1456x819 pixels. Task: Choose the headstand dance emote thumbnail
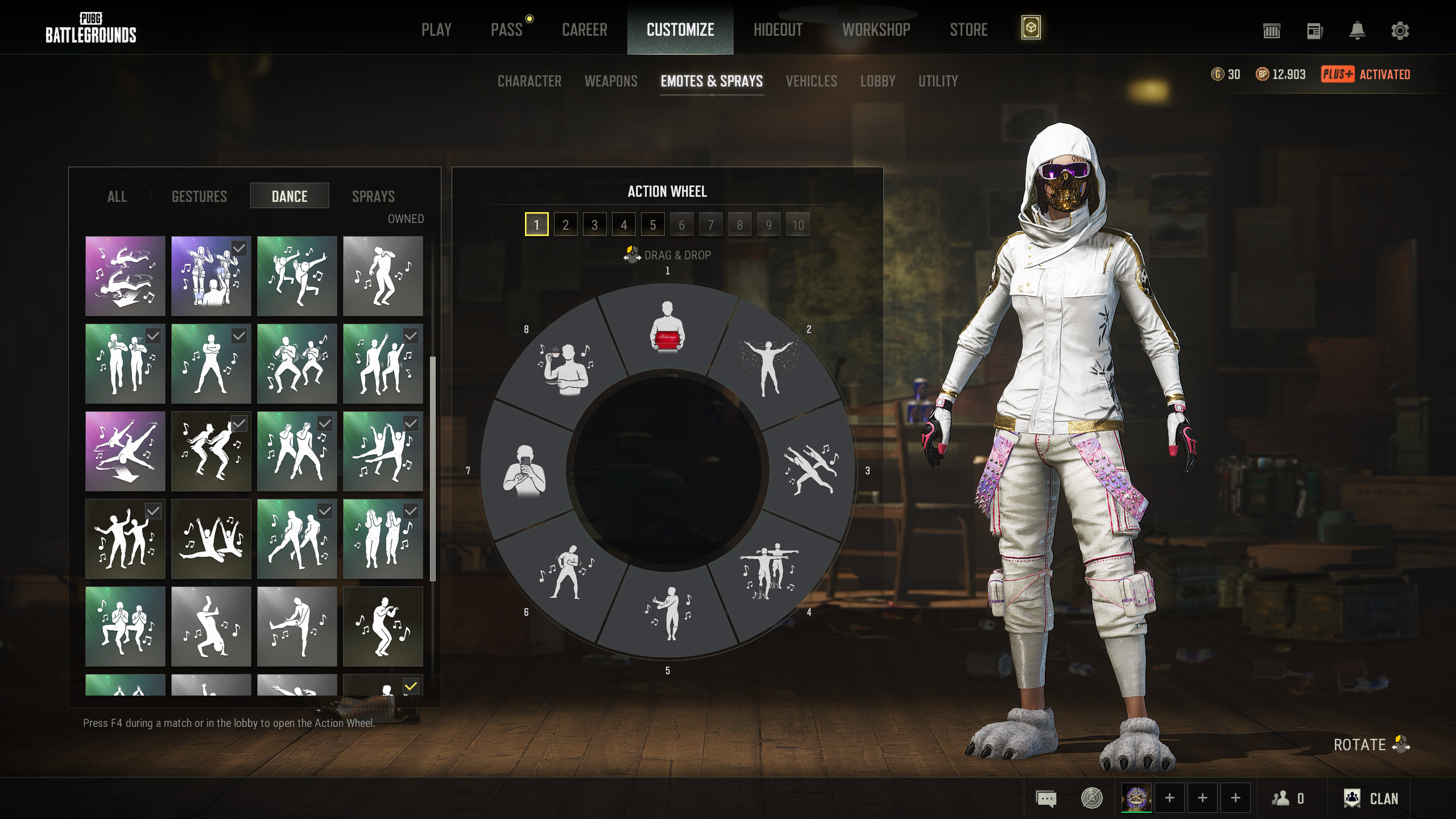[211, 626]
